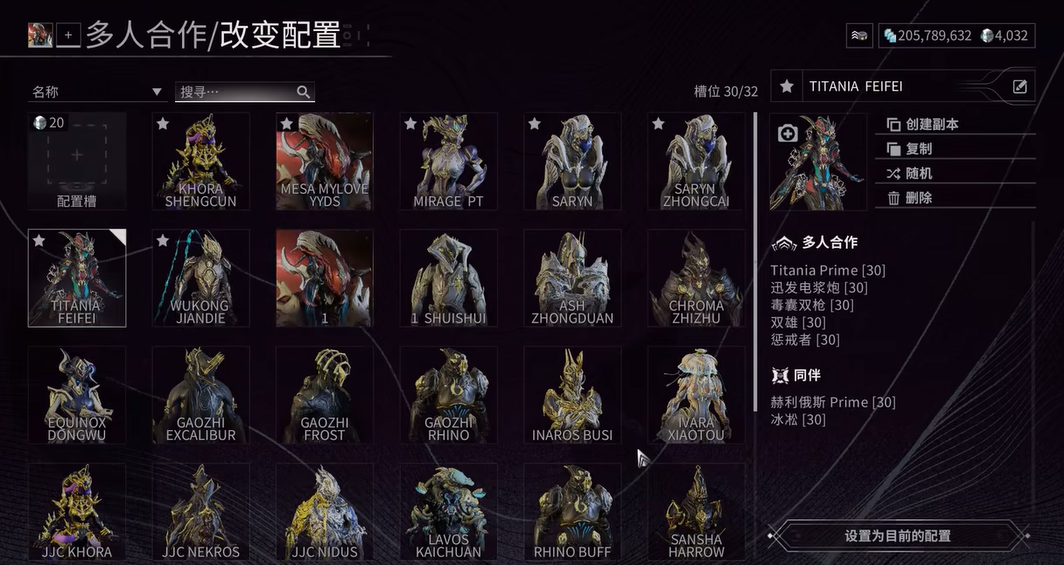Select the Ash Zhongduan loadout
Image resolution: width=1064 pixels, height=565 pixels.
tap(573, 278)
